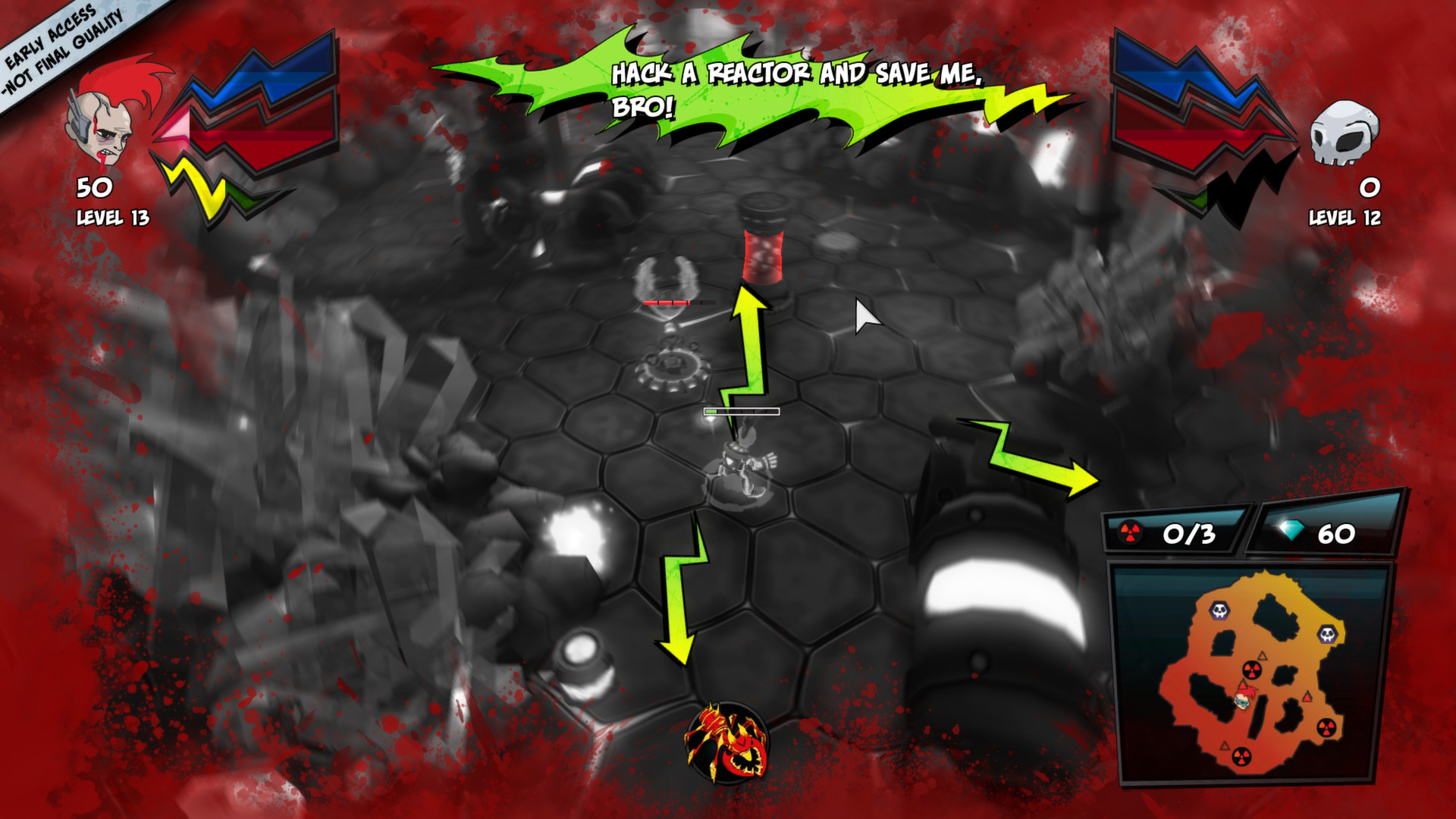The image size is (1456, 819).
Task: Click the gem count showing 60
Action: [1338, 534]
